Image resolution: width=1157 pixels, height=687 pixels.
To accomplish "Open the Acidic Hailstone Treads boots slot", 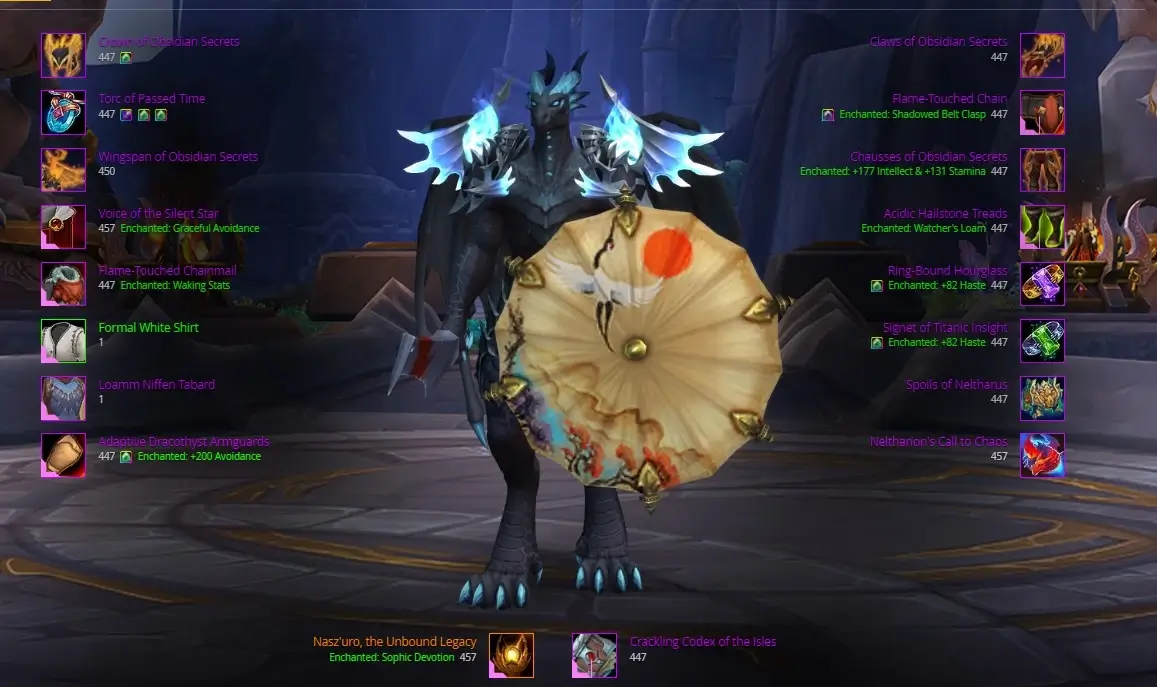I will pyautogui.click(x=1042, y=227).
